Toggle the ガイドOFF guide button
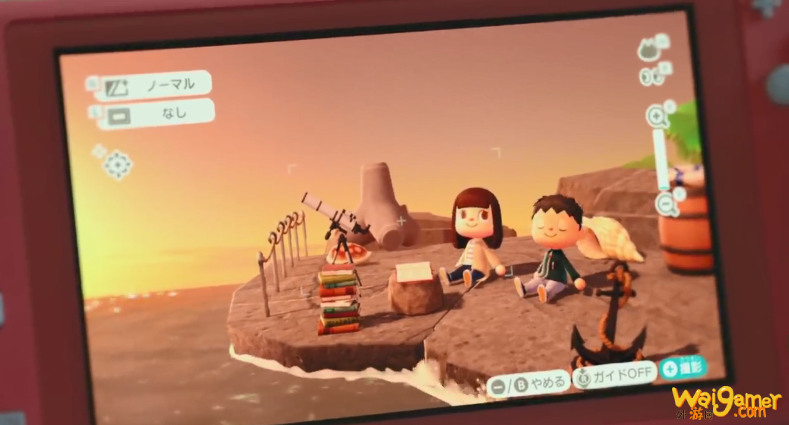789x425 pixels. coord(615,376)
